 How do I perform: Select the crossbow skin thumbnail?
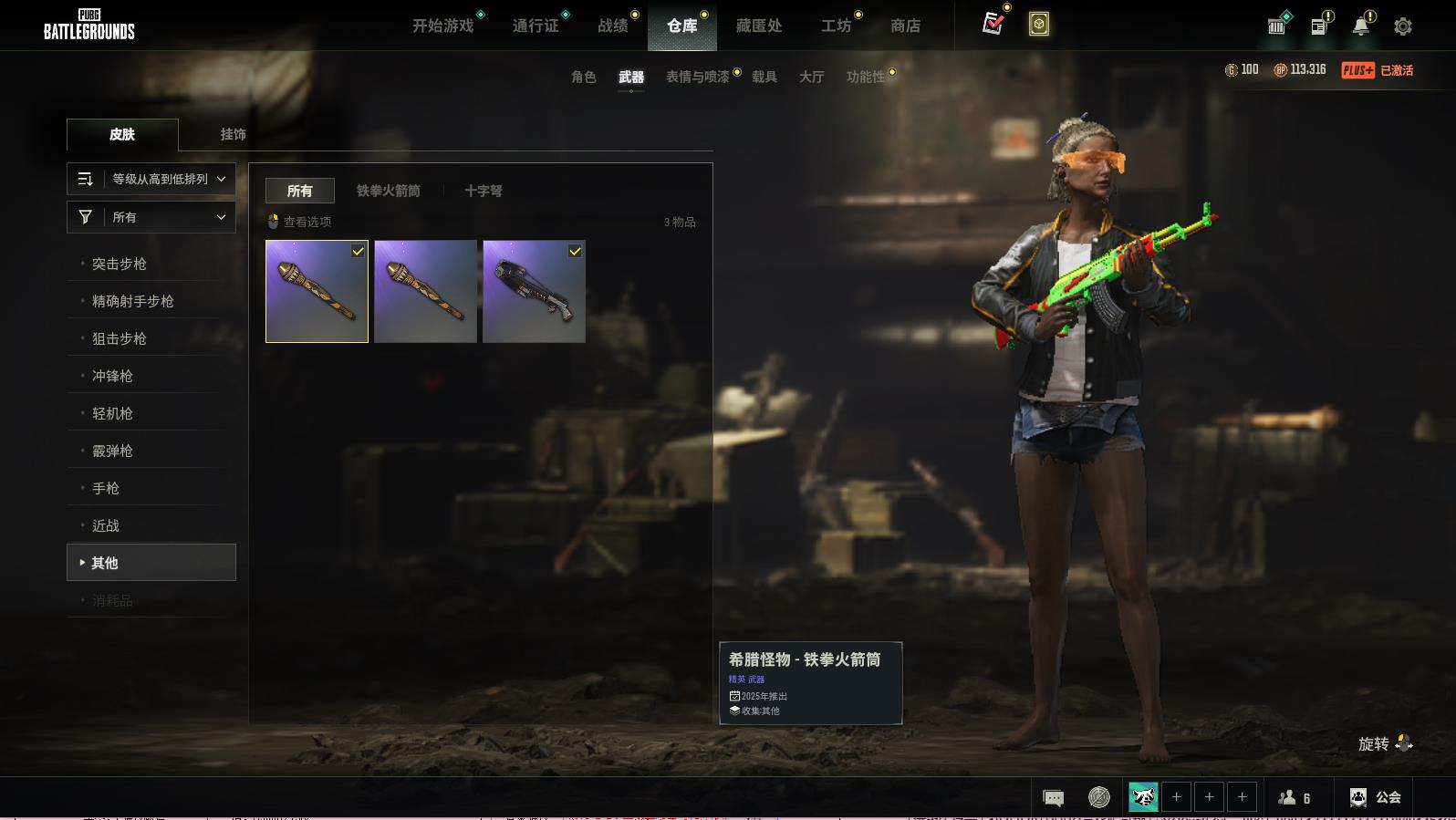point(534,292)
